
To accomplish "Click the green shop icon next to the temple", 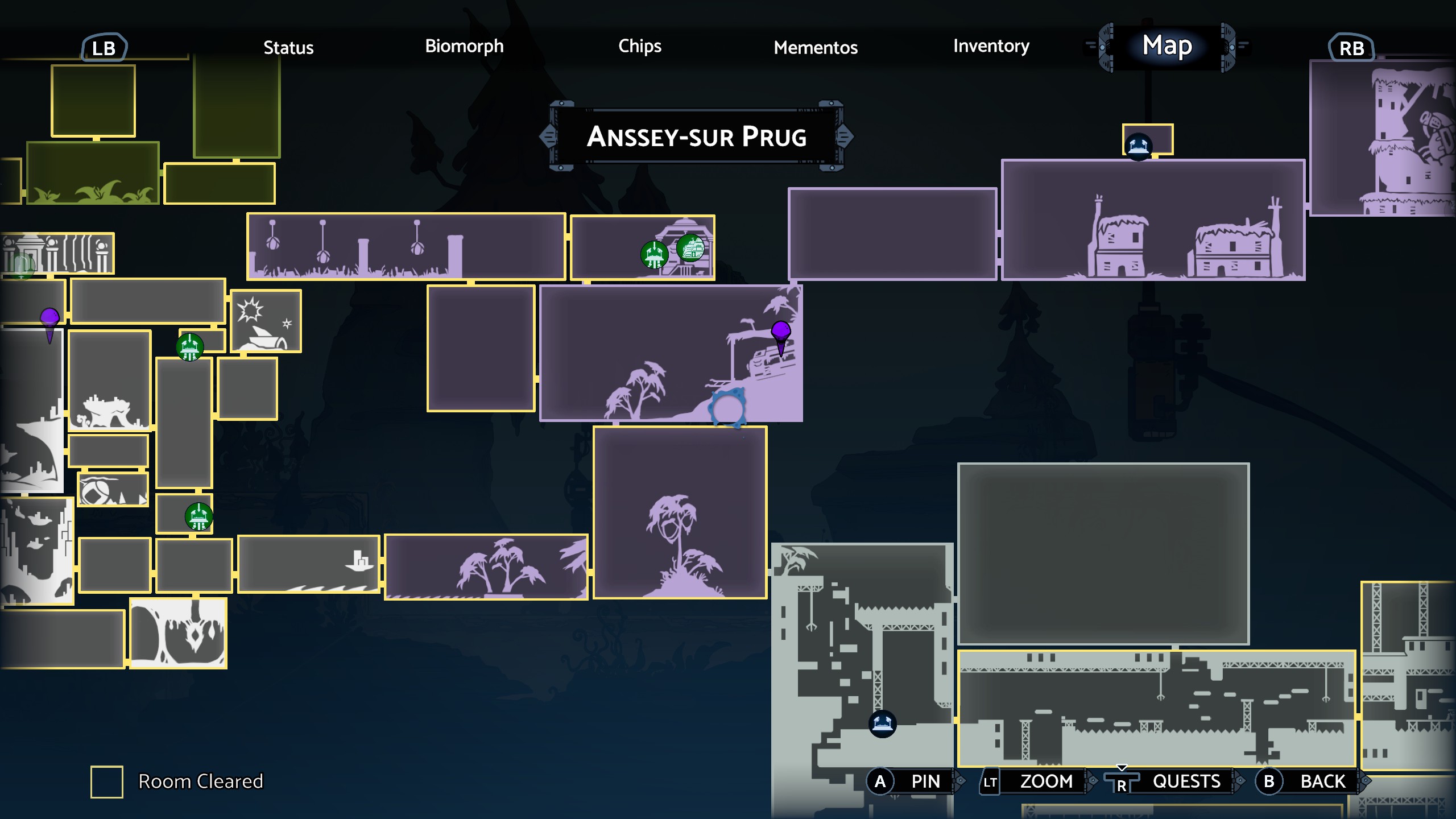I will point(691,247).
